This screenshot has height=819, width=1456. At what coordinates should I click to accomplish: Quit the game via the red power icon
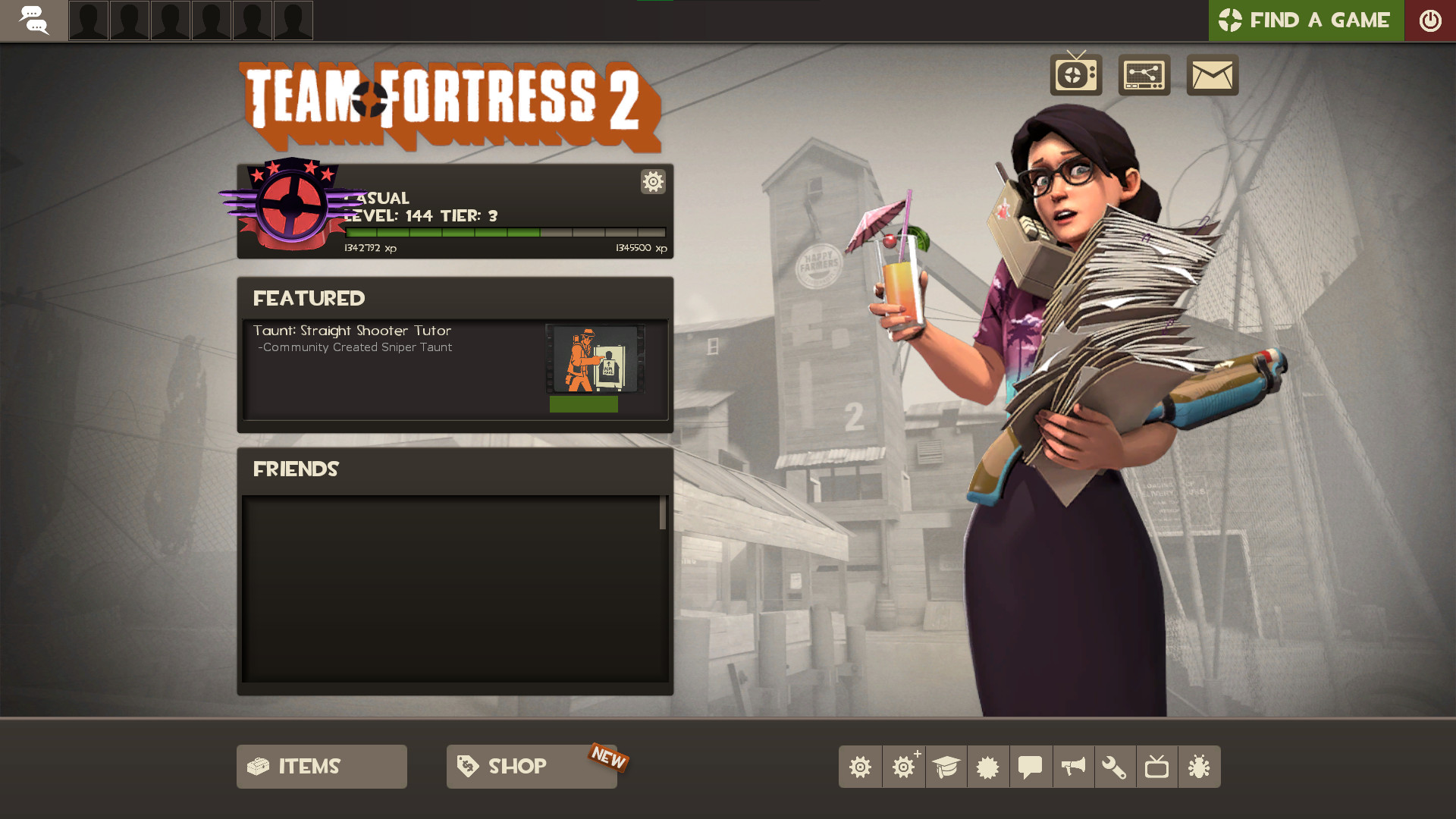pyautogui.click(x=1431, y=20)
